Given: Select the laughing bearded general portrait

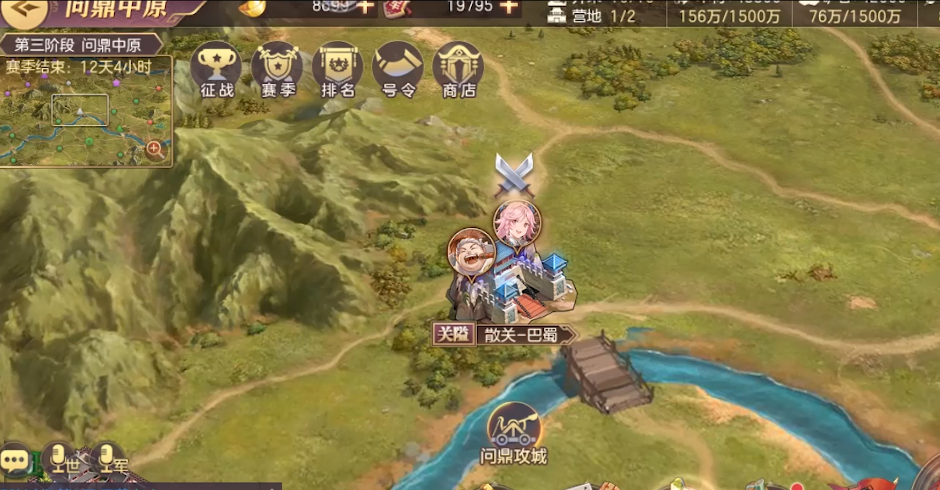Looking at the screenshot, I should (471, 252).
